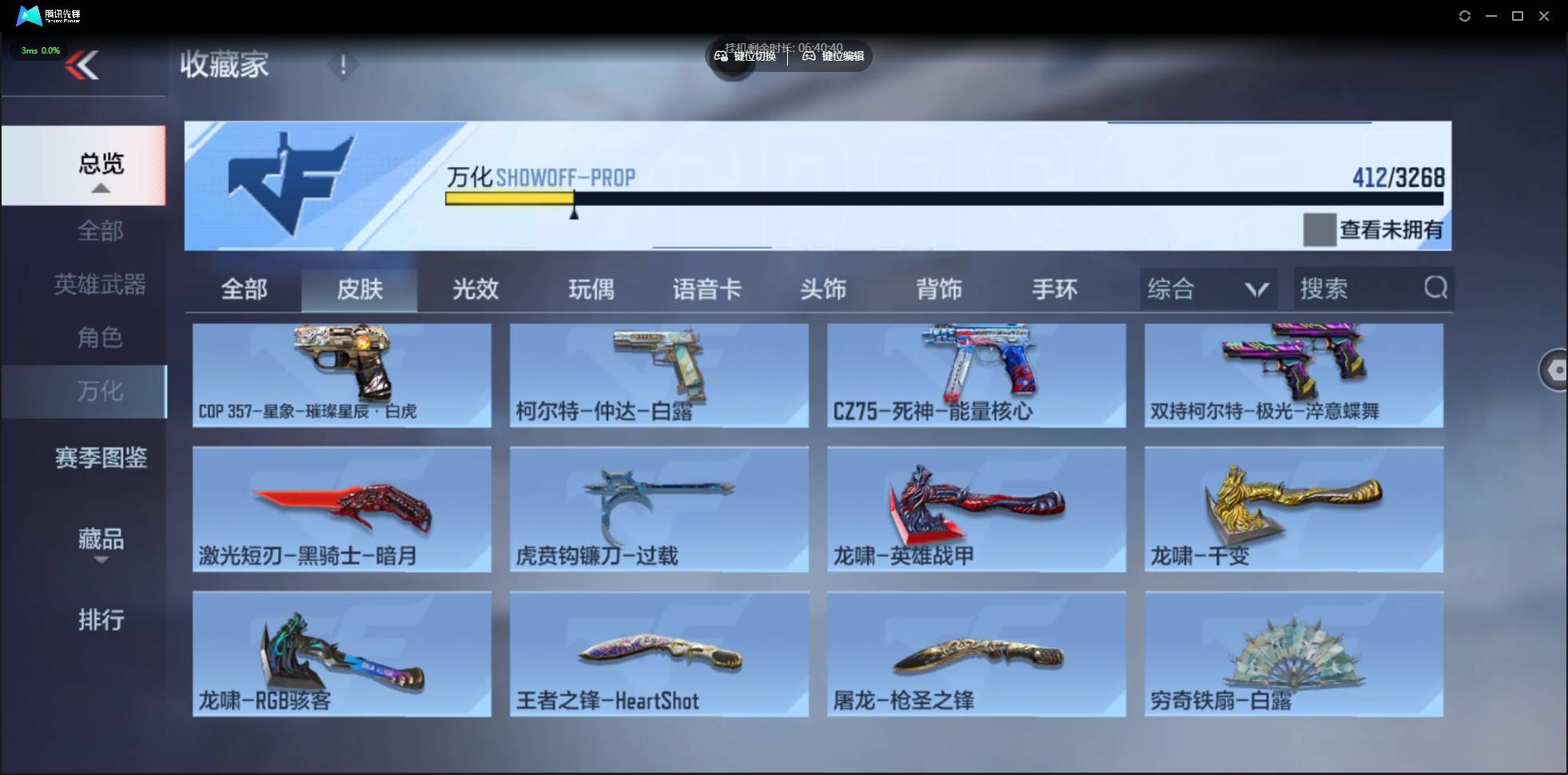Viewport: 1568px width, 775px height.
Task: Open 排行 from the left sidebar
Action: [101, 621]
